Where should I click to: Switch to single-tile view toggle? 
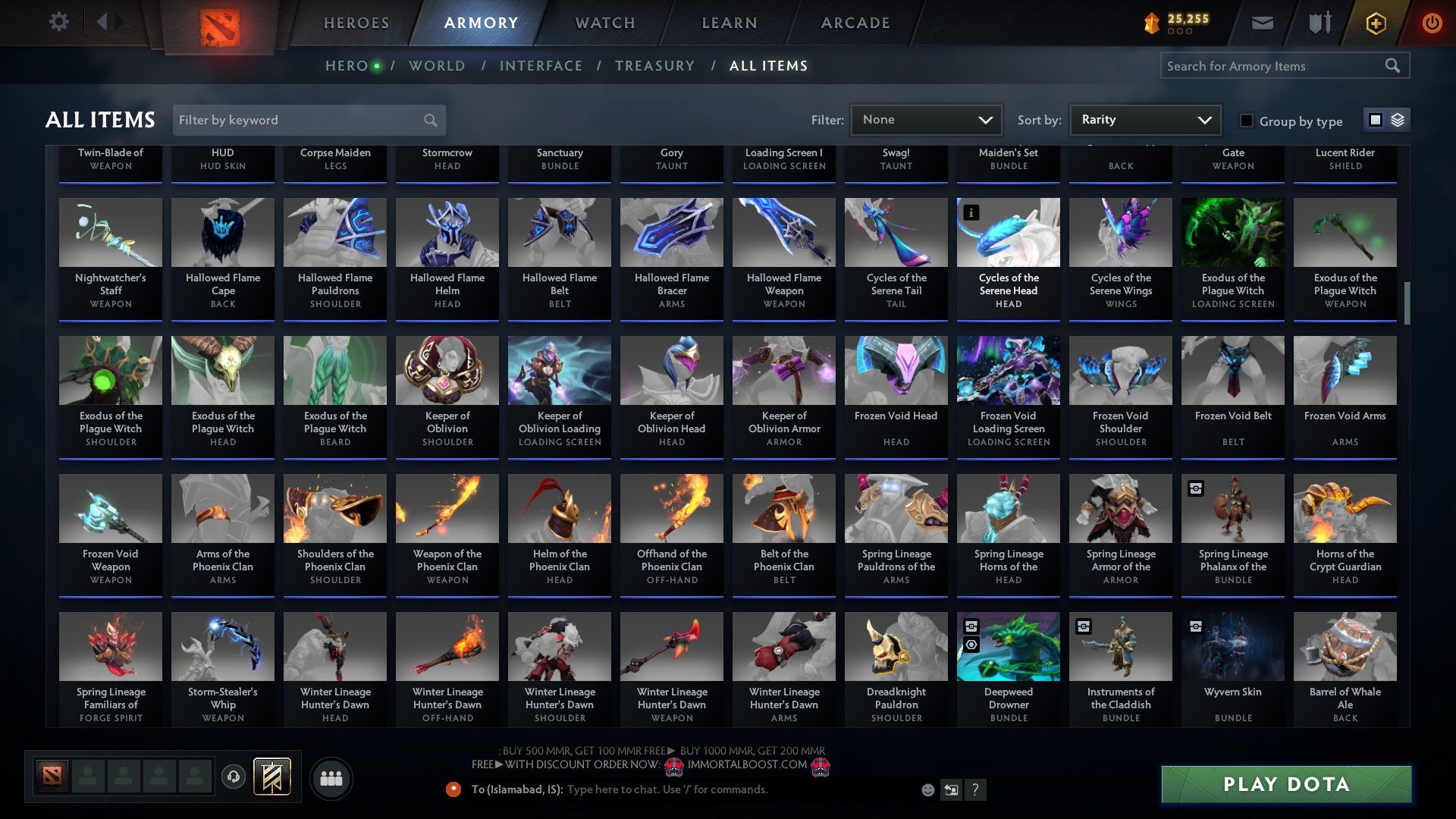point(1375,120)
